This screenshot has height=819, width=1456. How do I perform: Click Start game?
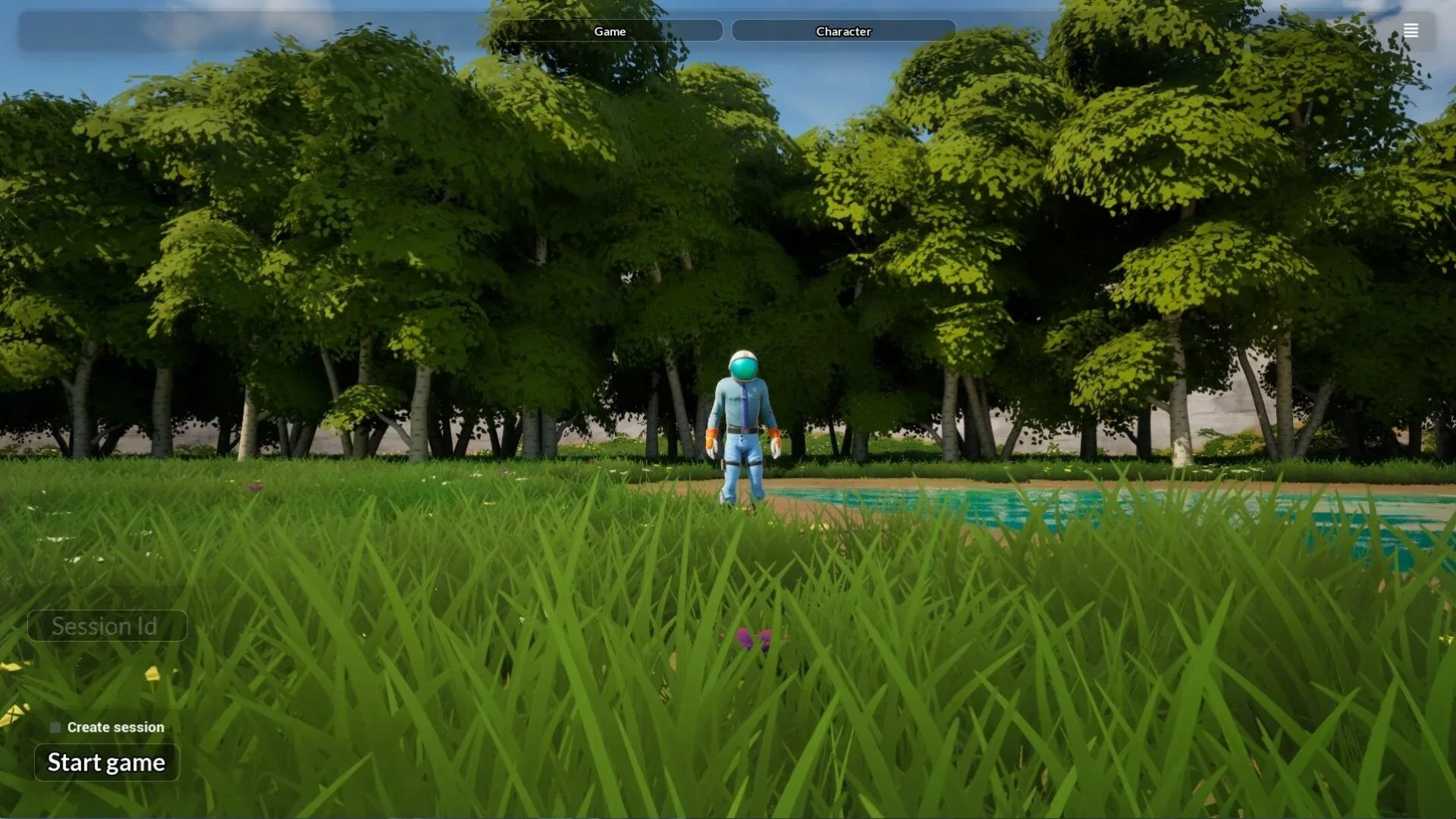click(x=106, y=763)
